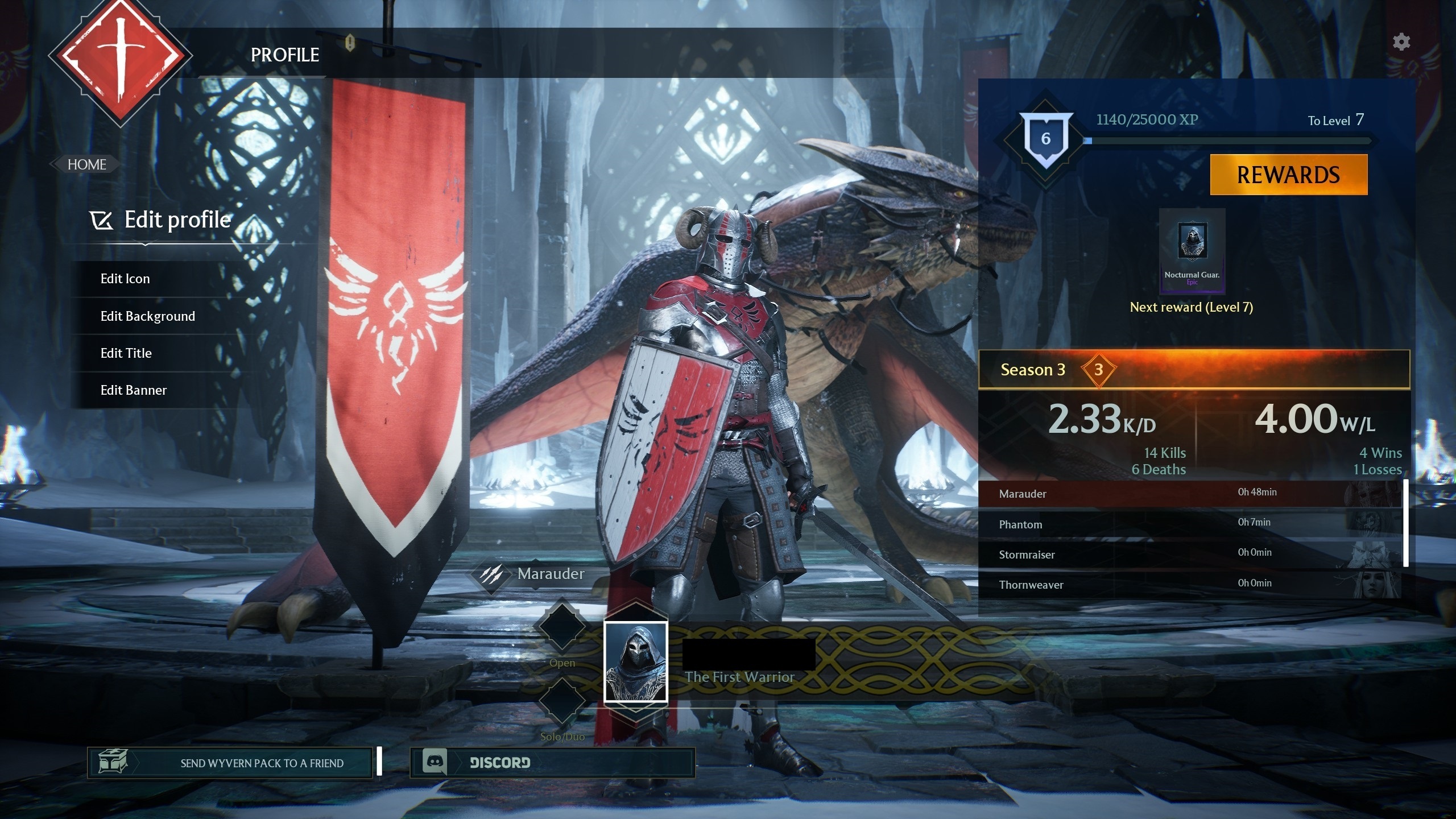The image size is (1456, 819).
Task: Choose the Stormraiser class row
Action: 1189,554
